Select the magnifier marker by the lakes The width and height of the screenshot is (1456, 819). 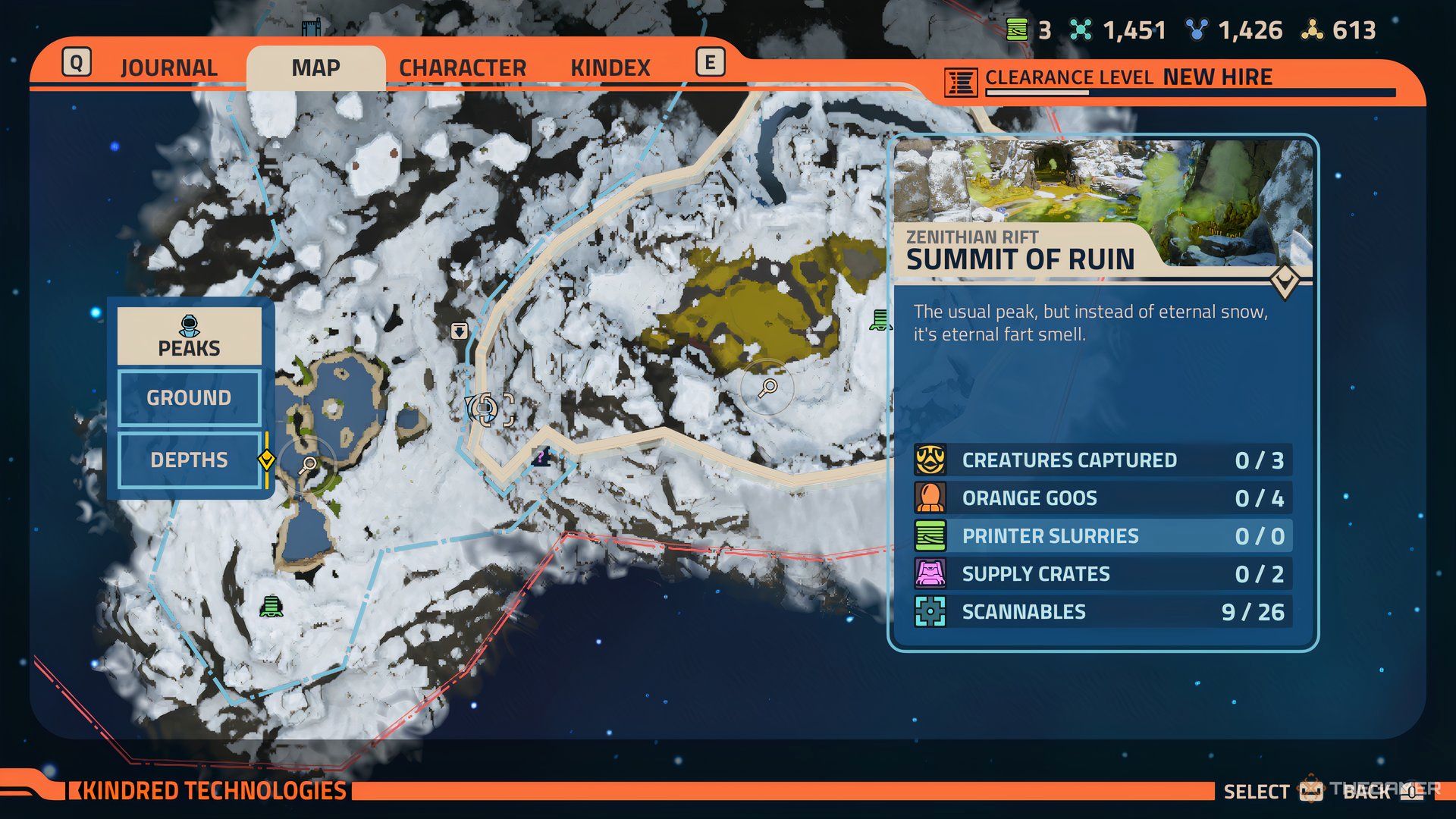pos(308,465)
